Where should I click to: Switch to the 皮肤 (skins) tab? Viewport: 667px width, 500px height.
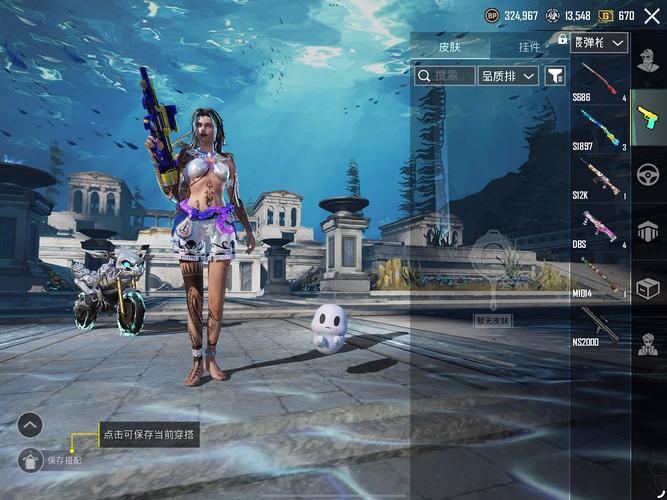pos(450,46)
